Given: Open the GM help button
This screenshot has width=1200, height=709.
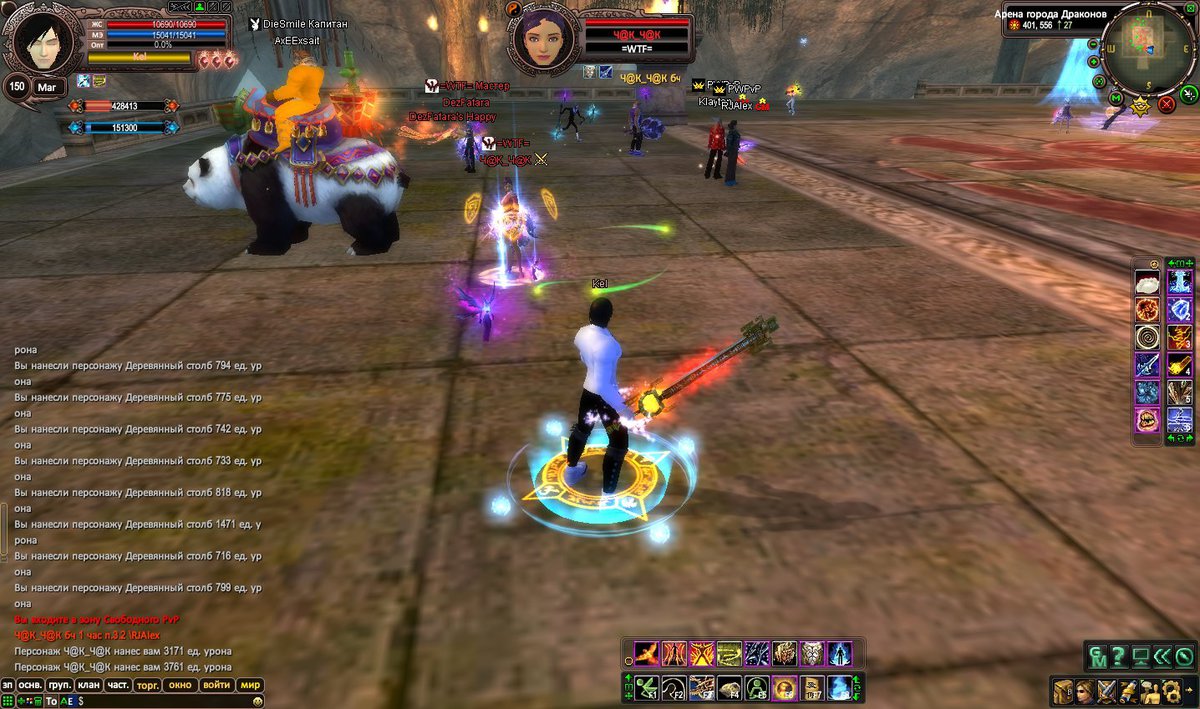Looking at the screenshot, I should click(x=1098, y=657).
